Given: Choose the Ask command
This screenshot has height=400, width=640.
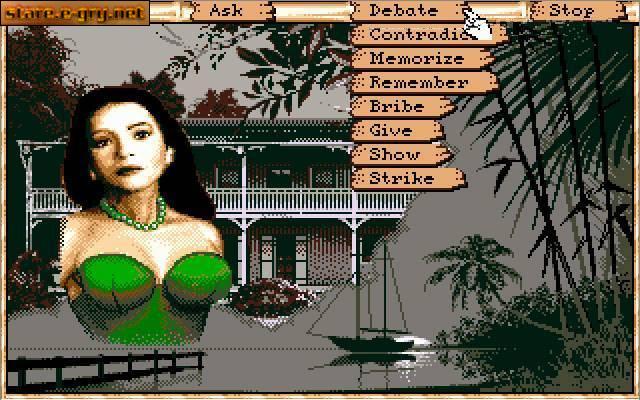Looking at the screenshot, I should click(227, 11).
